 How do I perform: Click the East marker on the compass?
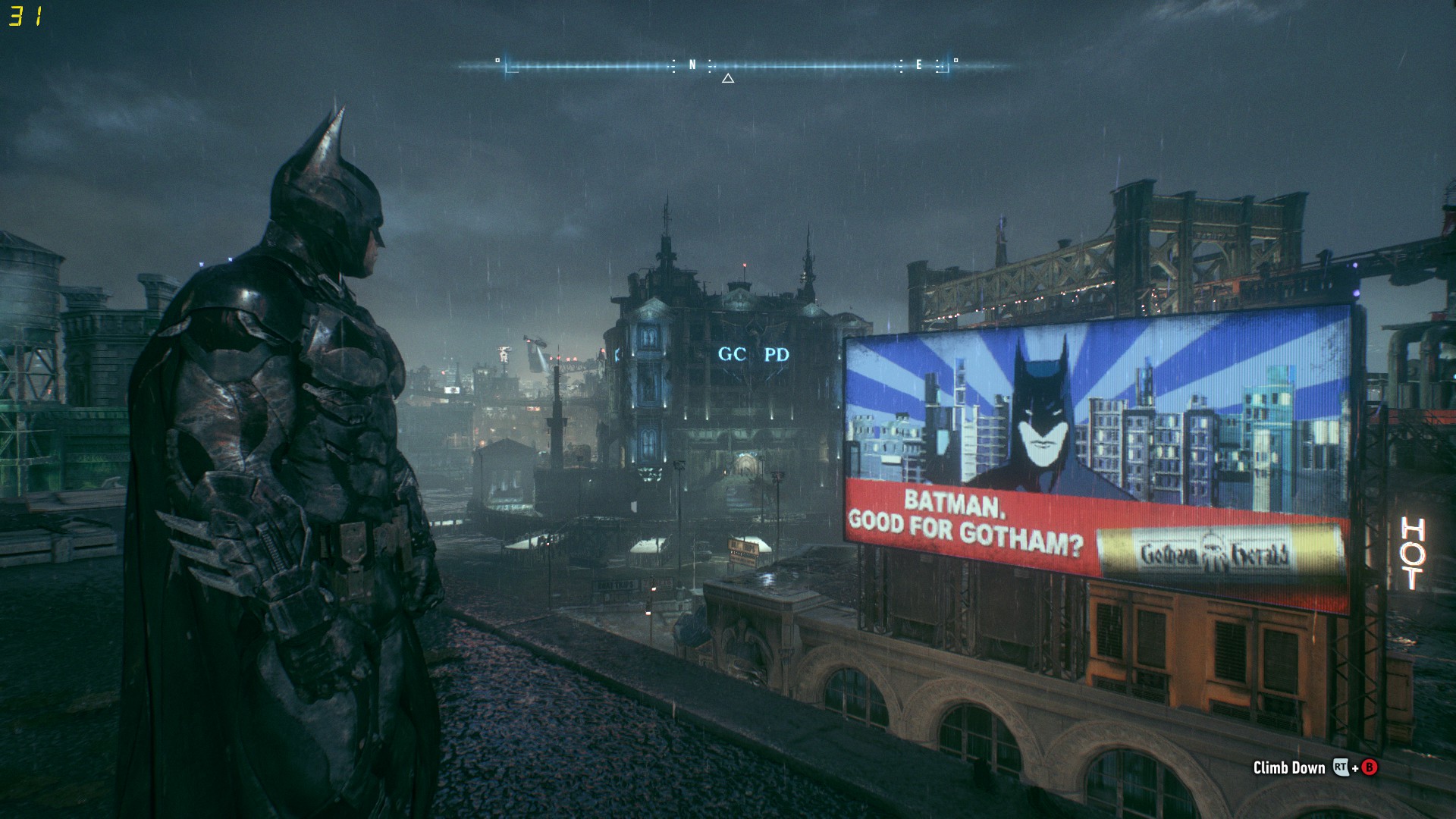point(918,65)
